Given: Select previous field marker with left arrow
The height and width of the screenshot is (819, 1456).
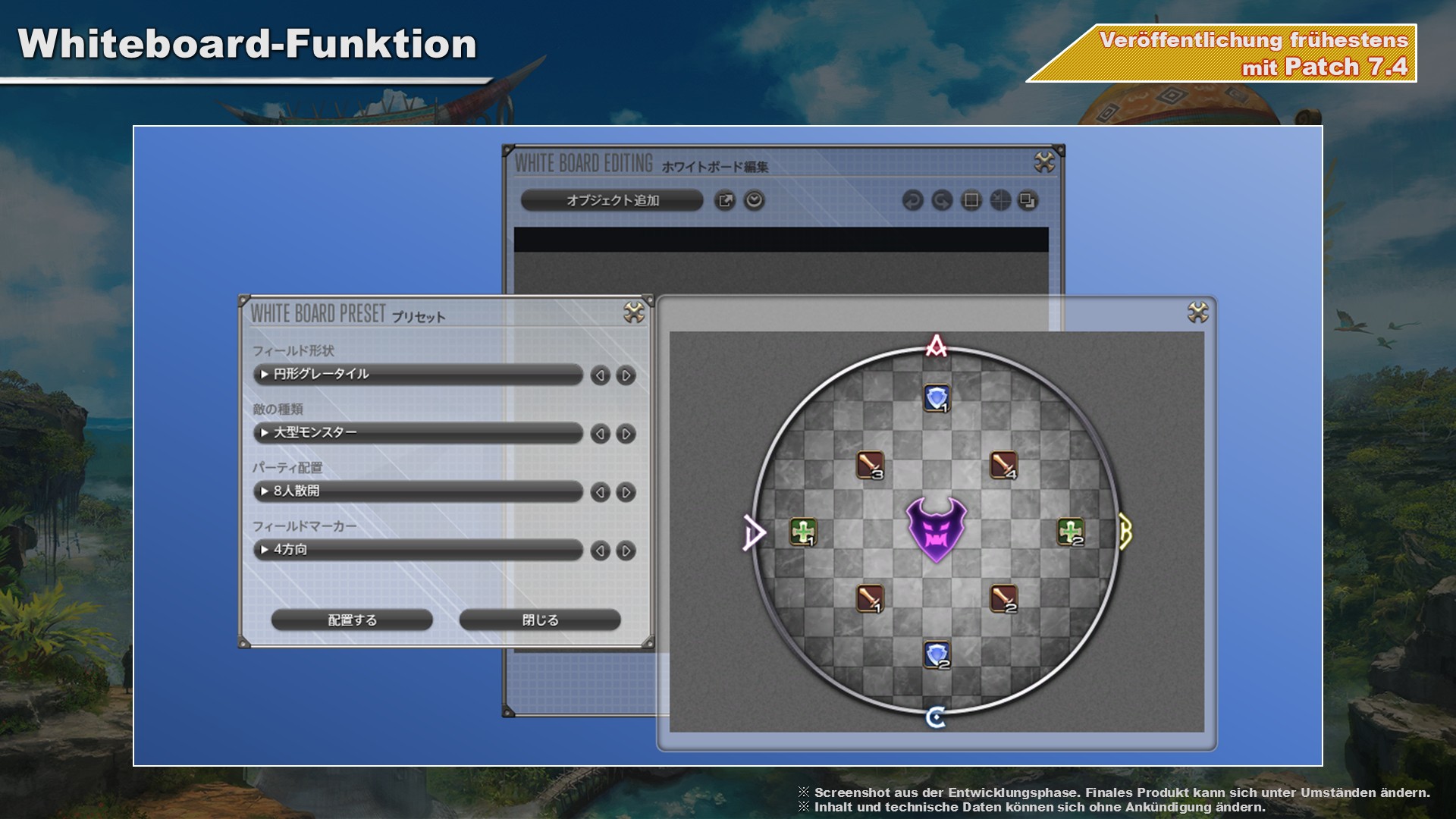Looking at the screenshot, I should [x=600, y=551].
